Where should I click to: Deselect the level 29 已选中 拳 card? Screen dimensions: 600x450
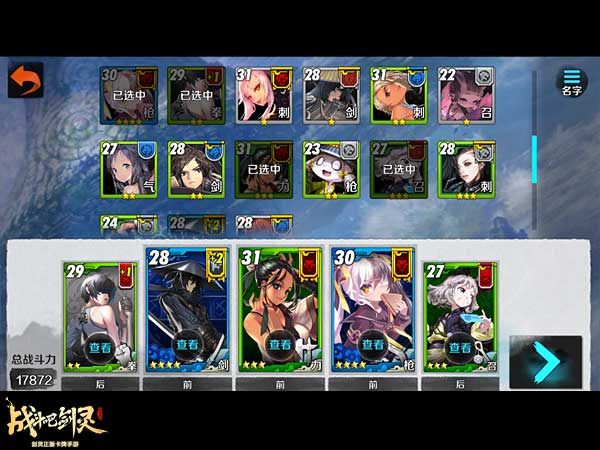click(196, 96)
